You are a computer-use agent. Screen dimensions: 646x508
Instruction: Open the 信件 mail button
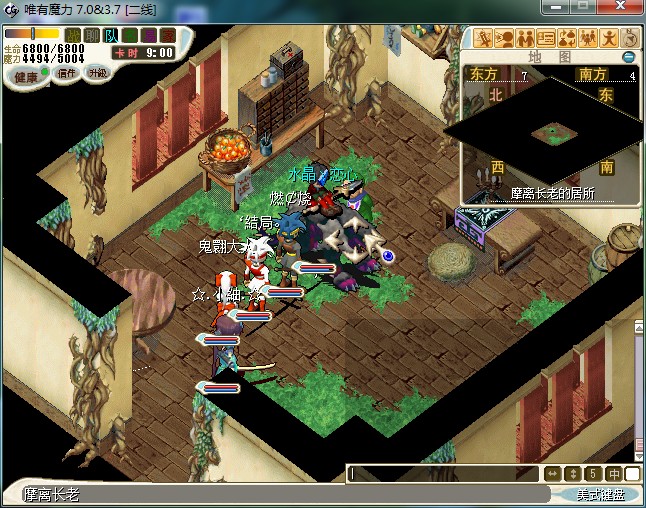(x=68, y=73)
